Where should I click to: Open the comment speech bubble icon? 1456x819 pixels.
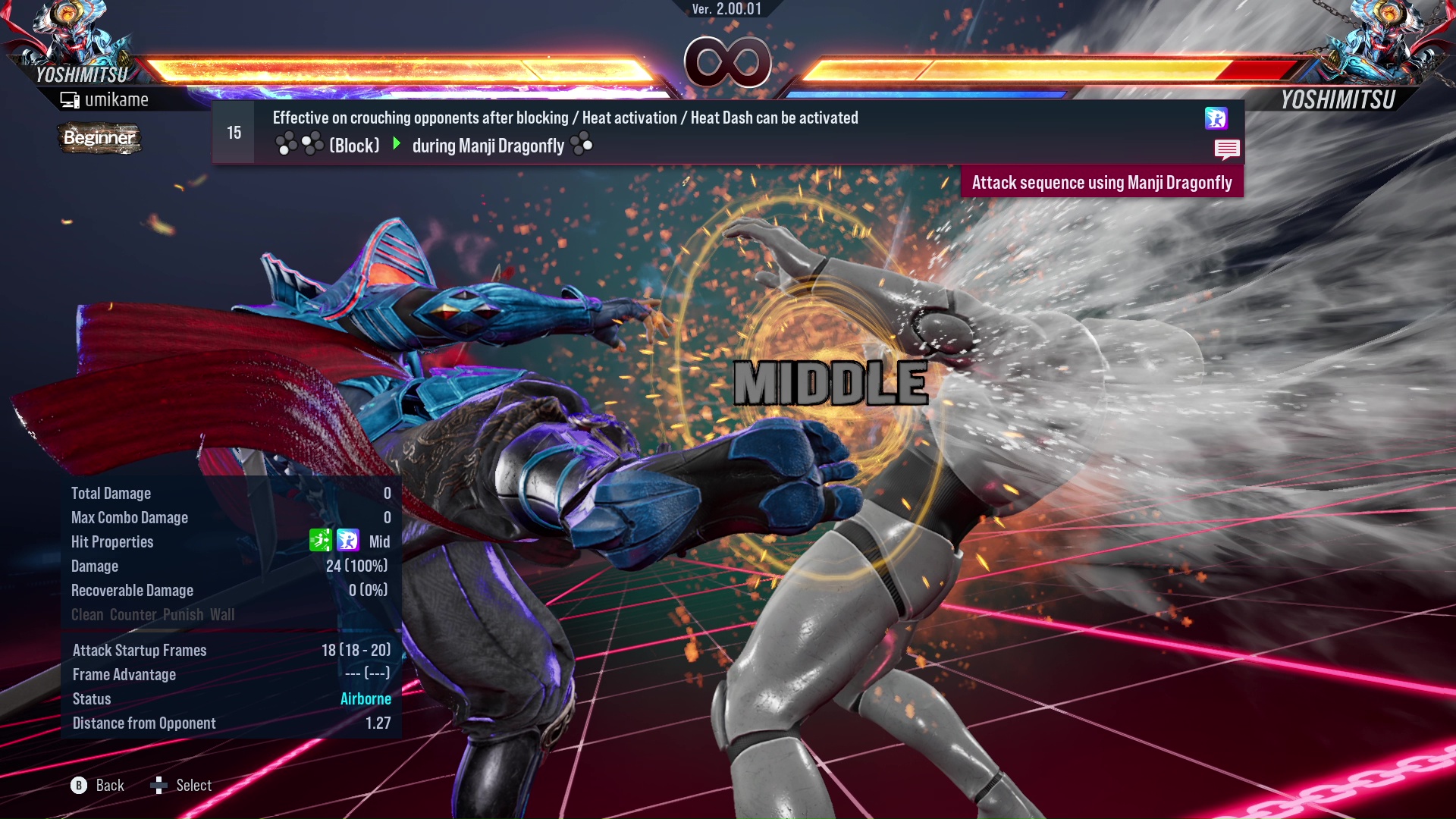pos(1228,149)
